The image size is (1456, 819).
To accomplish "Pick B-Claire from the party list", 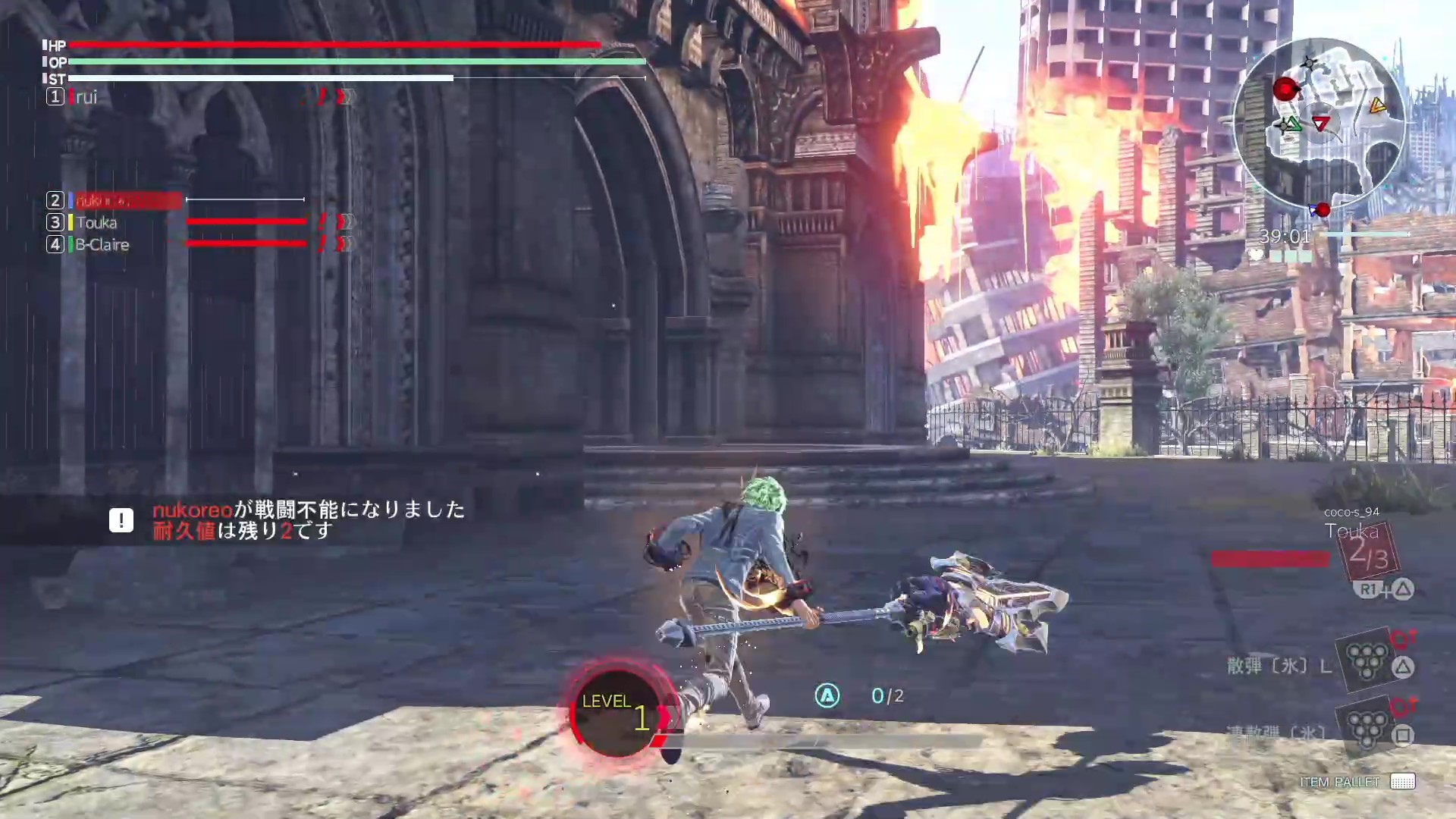I will (102, 244).
